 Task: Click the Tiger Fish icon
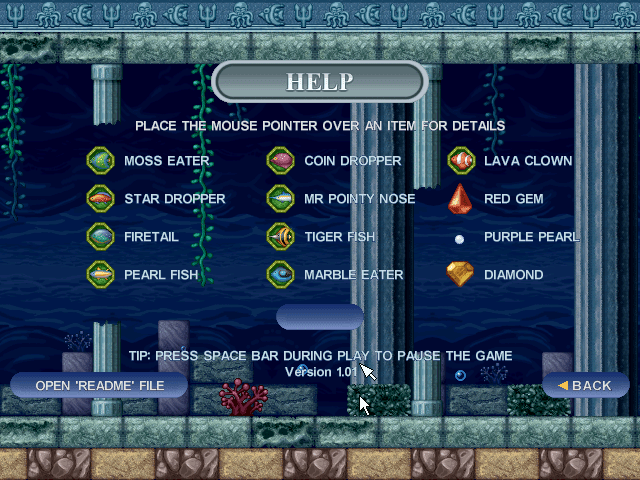pos(280,236)
